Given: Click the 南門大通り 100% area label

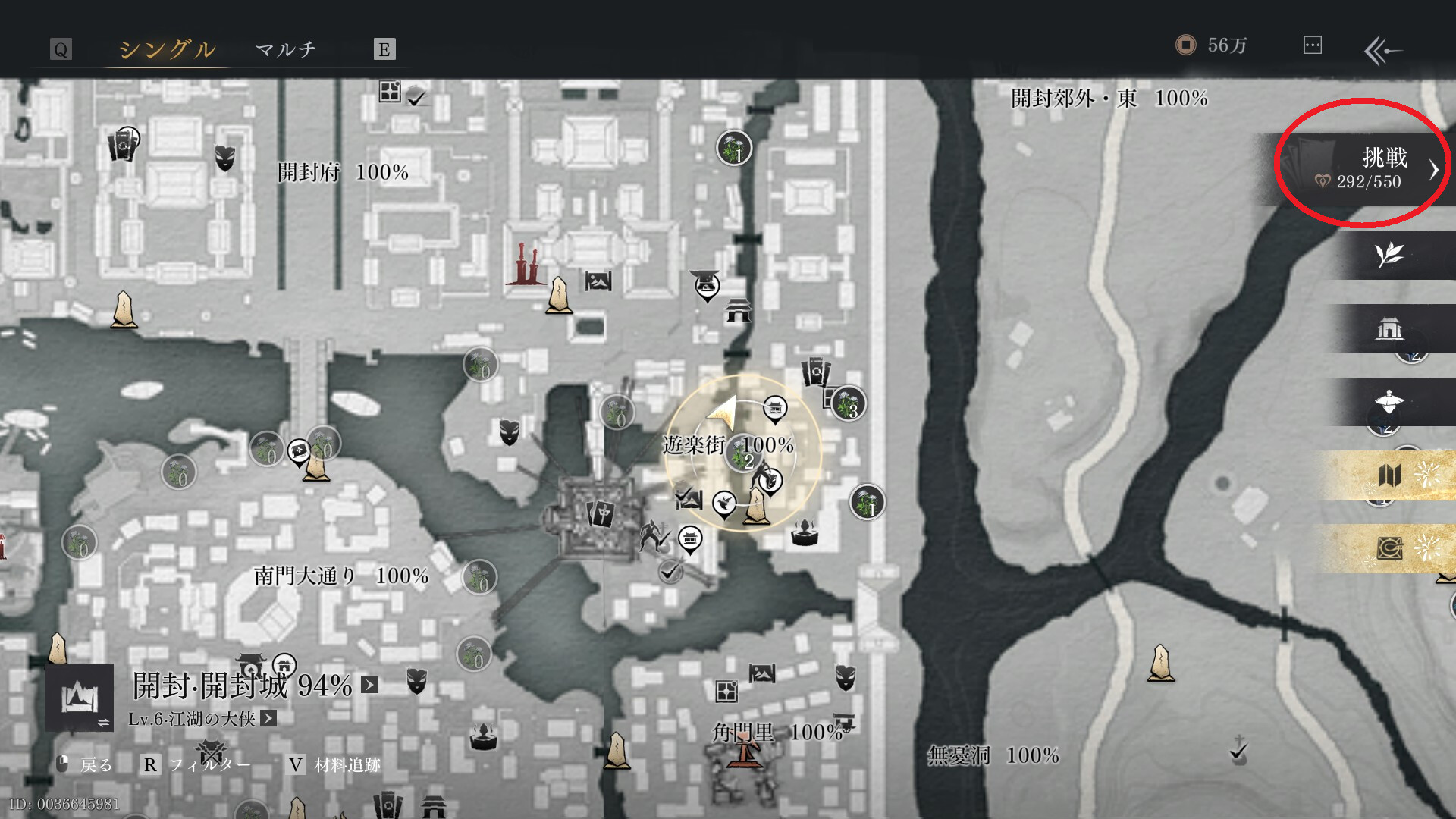Looking at the screenshot, I should pyautogui.click(x=341, y=576).
